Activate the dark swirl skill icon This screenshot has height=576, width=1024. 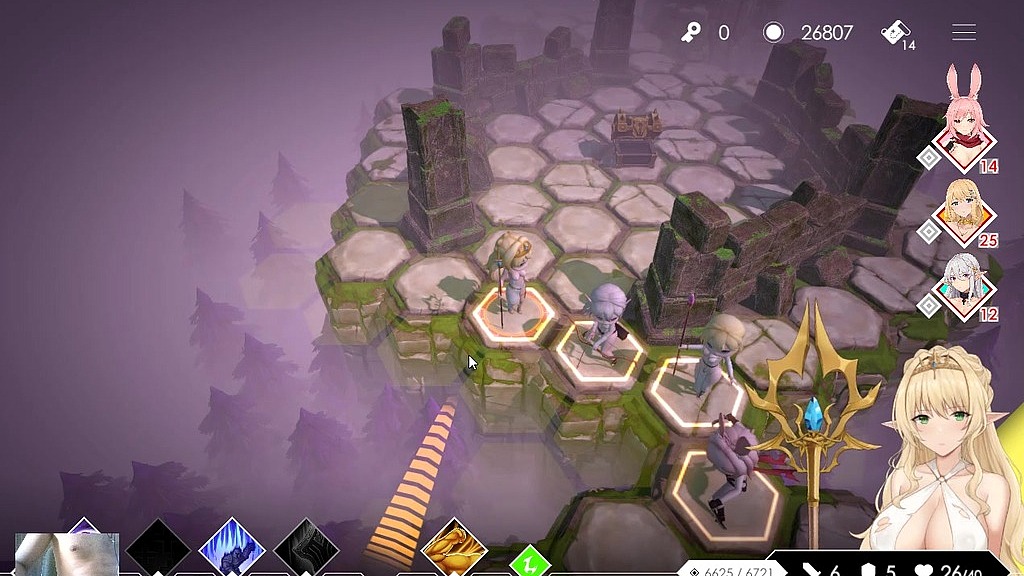pyautogui.click(x=307, y=549)
